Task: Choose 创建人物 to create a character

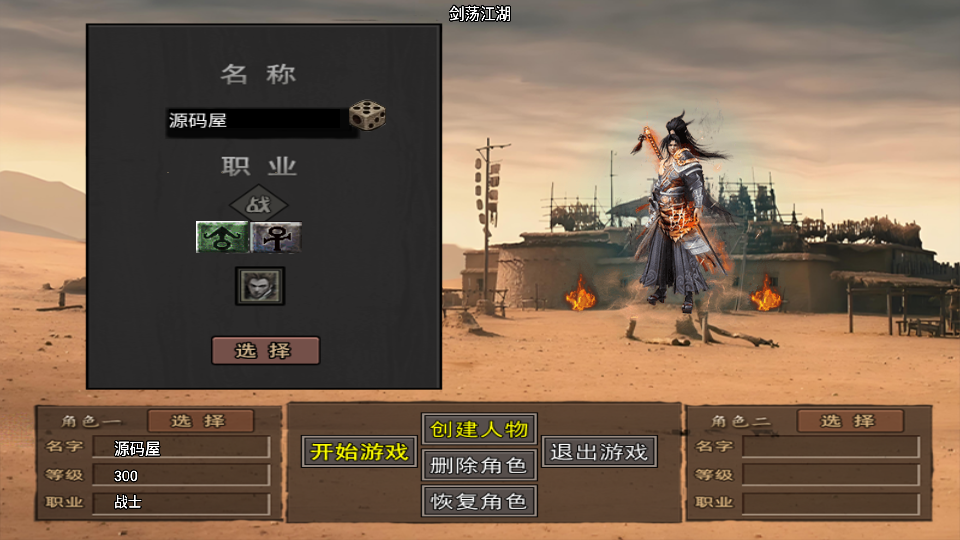Action: coord(479,429)
